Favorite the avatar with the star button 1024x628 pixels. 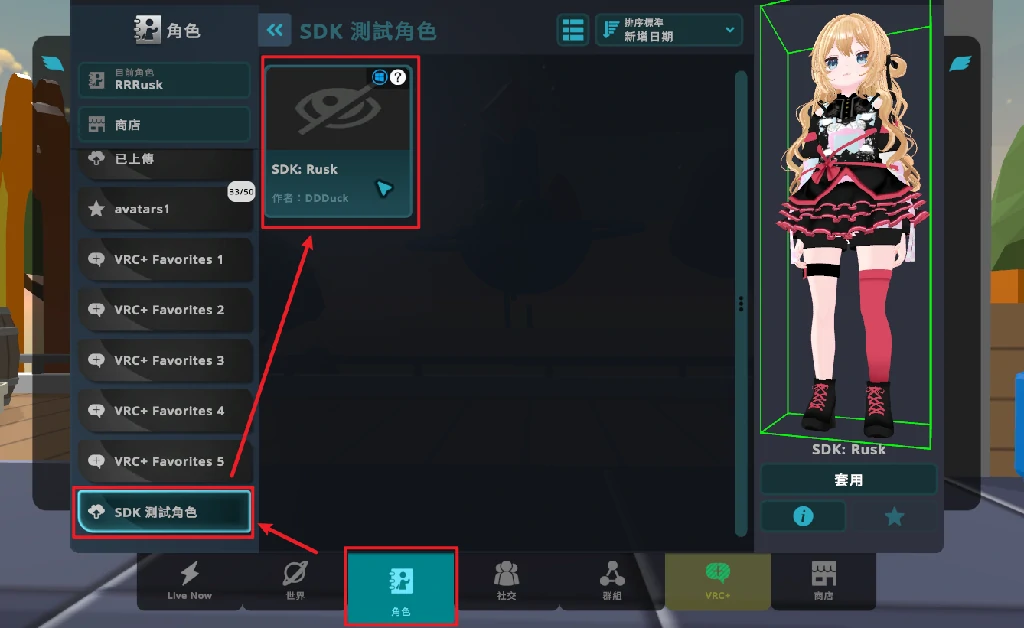(x=894, y=516)
